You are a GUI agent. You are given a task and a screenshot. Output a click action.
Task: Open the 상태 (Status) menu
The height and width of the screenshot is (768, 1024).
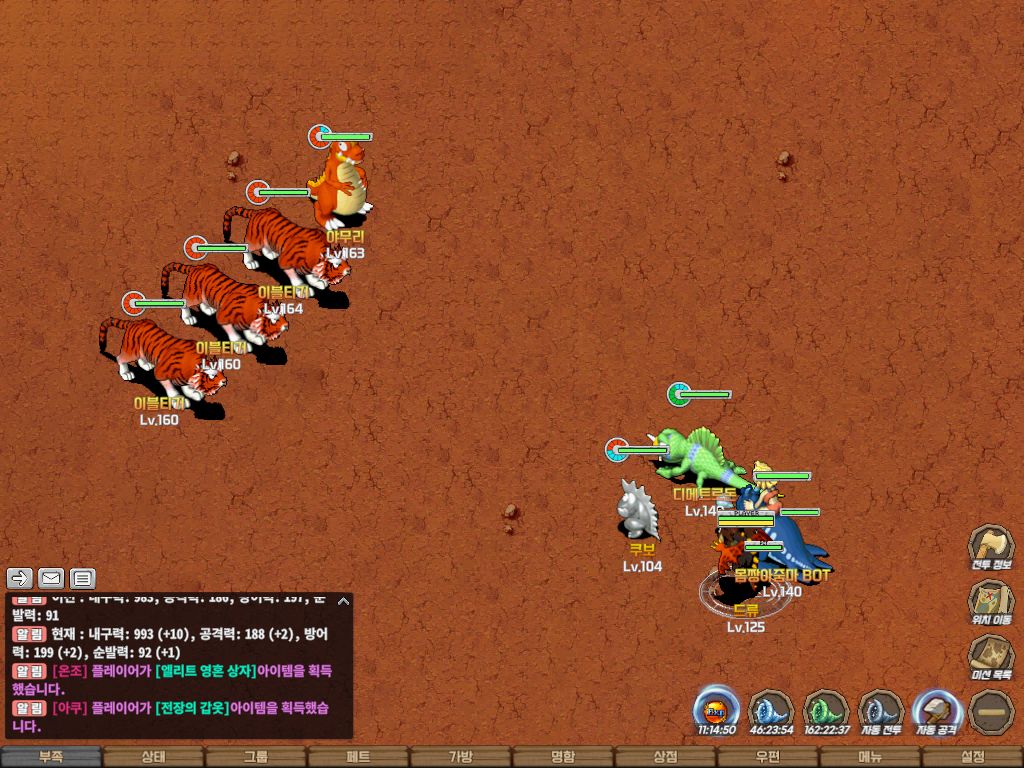[x=153, y=757]
